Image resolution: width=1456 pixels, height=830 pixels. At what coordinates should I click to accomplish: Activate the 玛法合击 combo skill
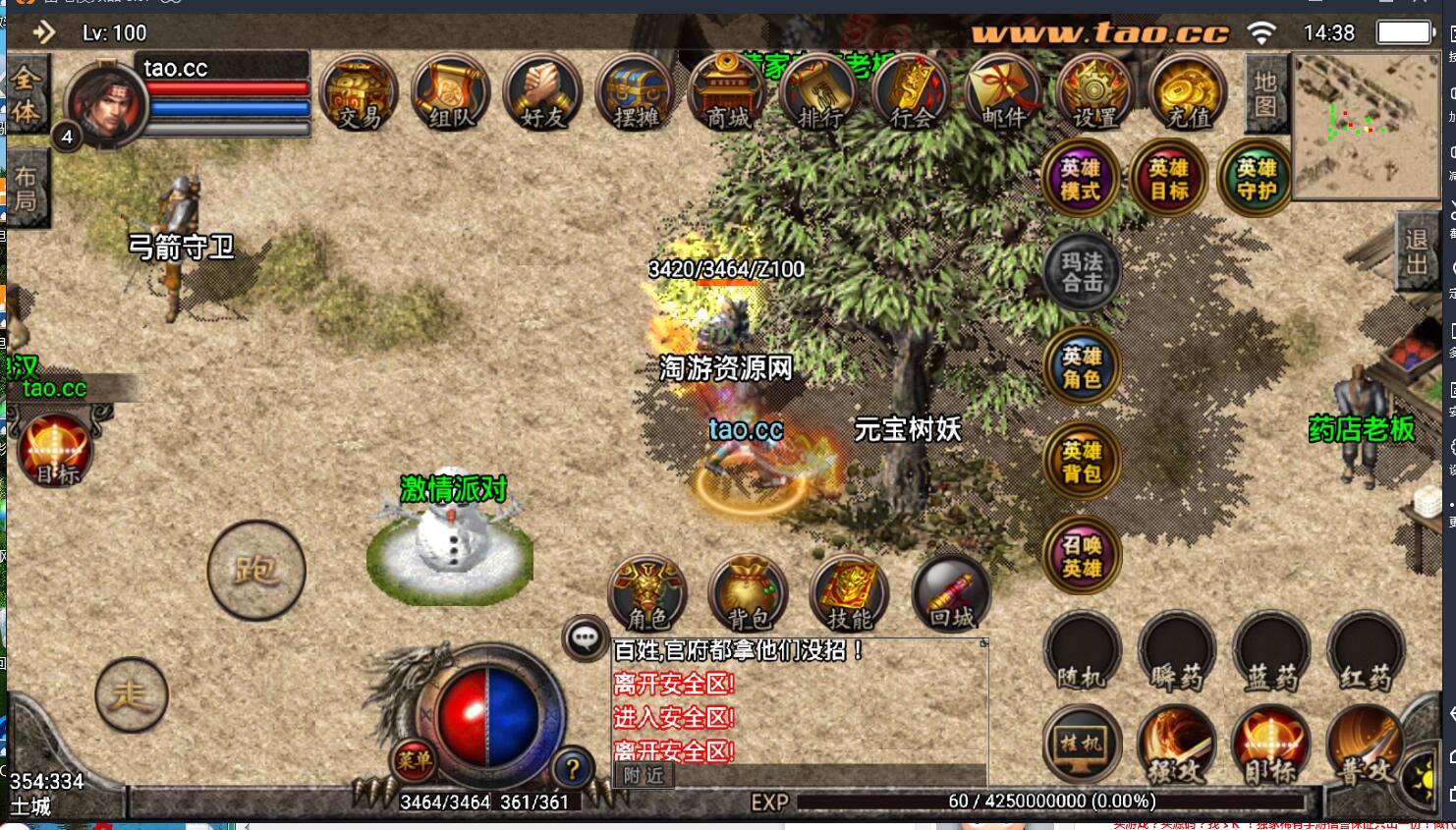(1082, 272)
